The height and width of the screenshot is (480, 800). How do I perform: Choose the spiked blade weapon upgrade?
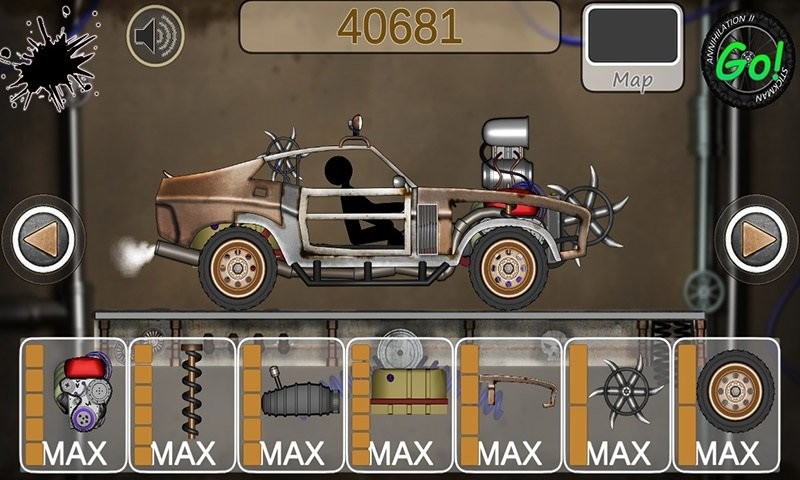[617, 405]
